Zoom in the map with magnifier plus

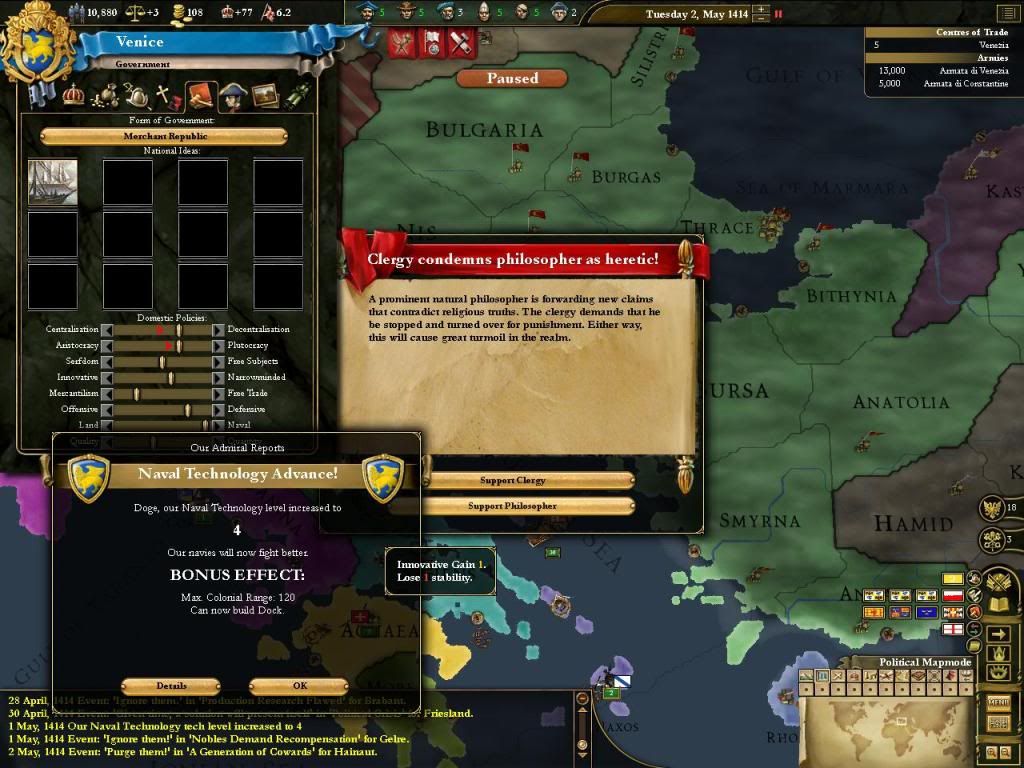990,751
